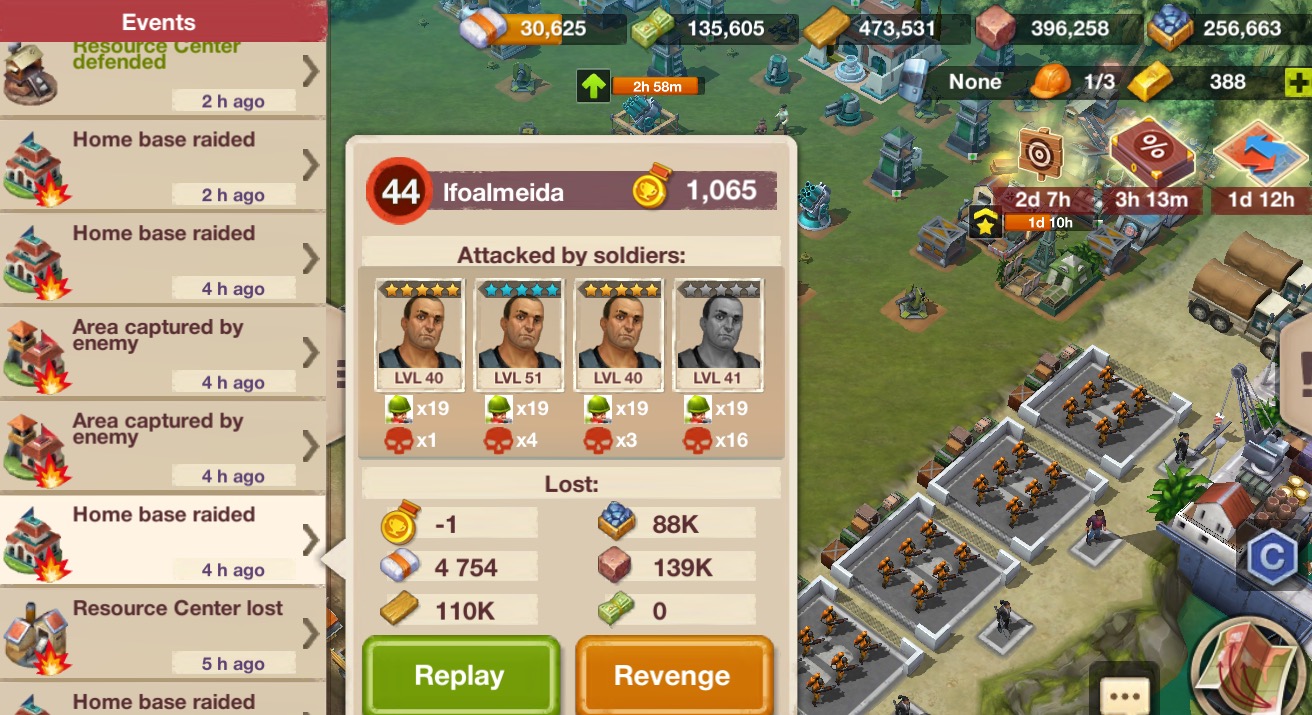1312x715 pixels.
Task: Open the chat speech bubble
Action: (1124, 694)
